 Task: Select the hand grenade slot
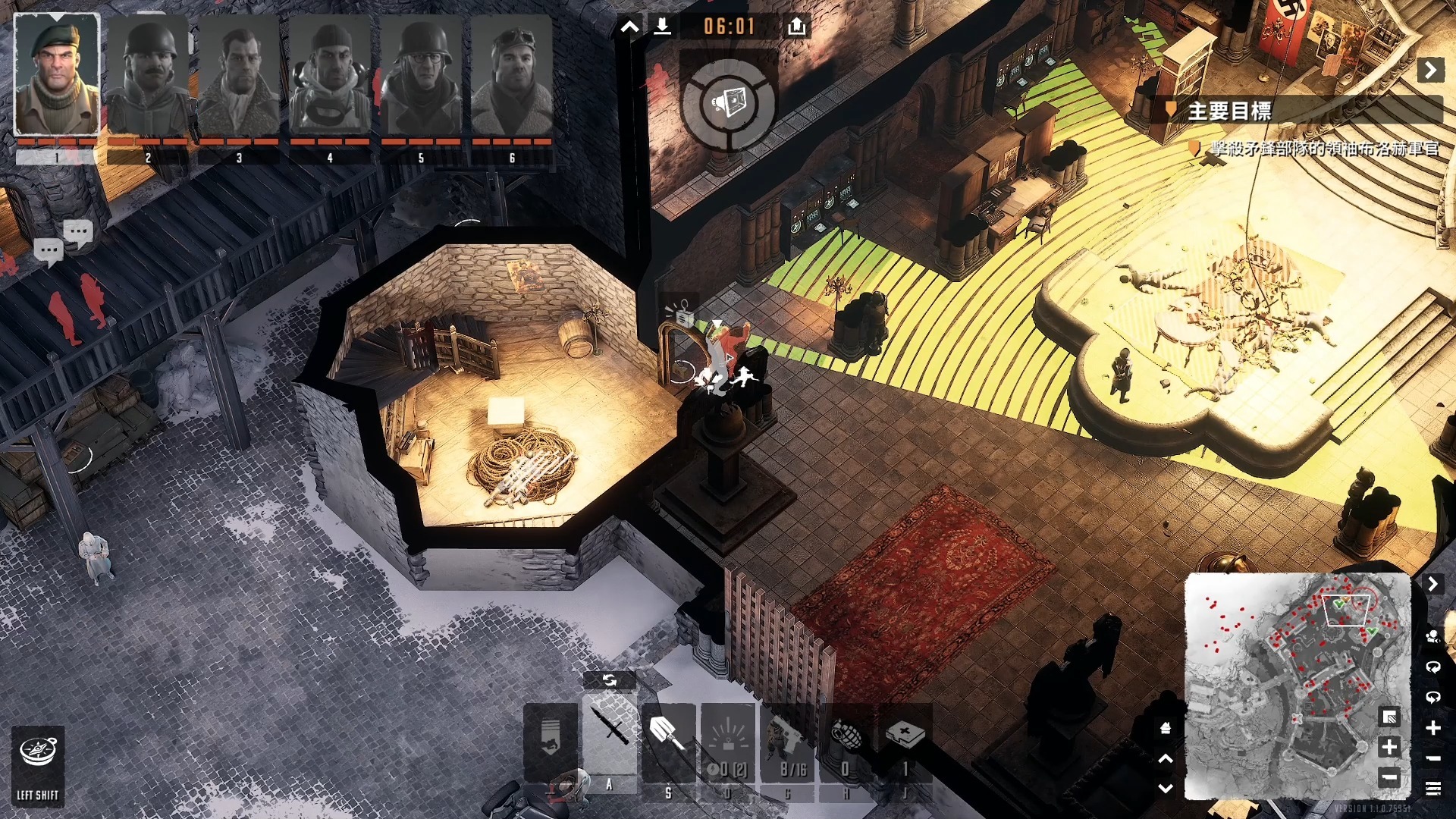846,739
